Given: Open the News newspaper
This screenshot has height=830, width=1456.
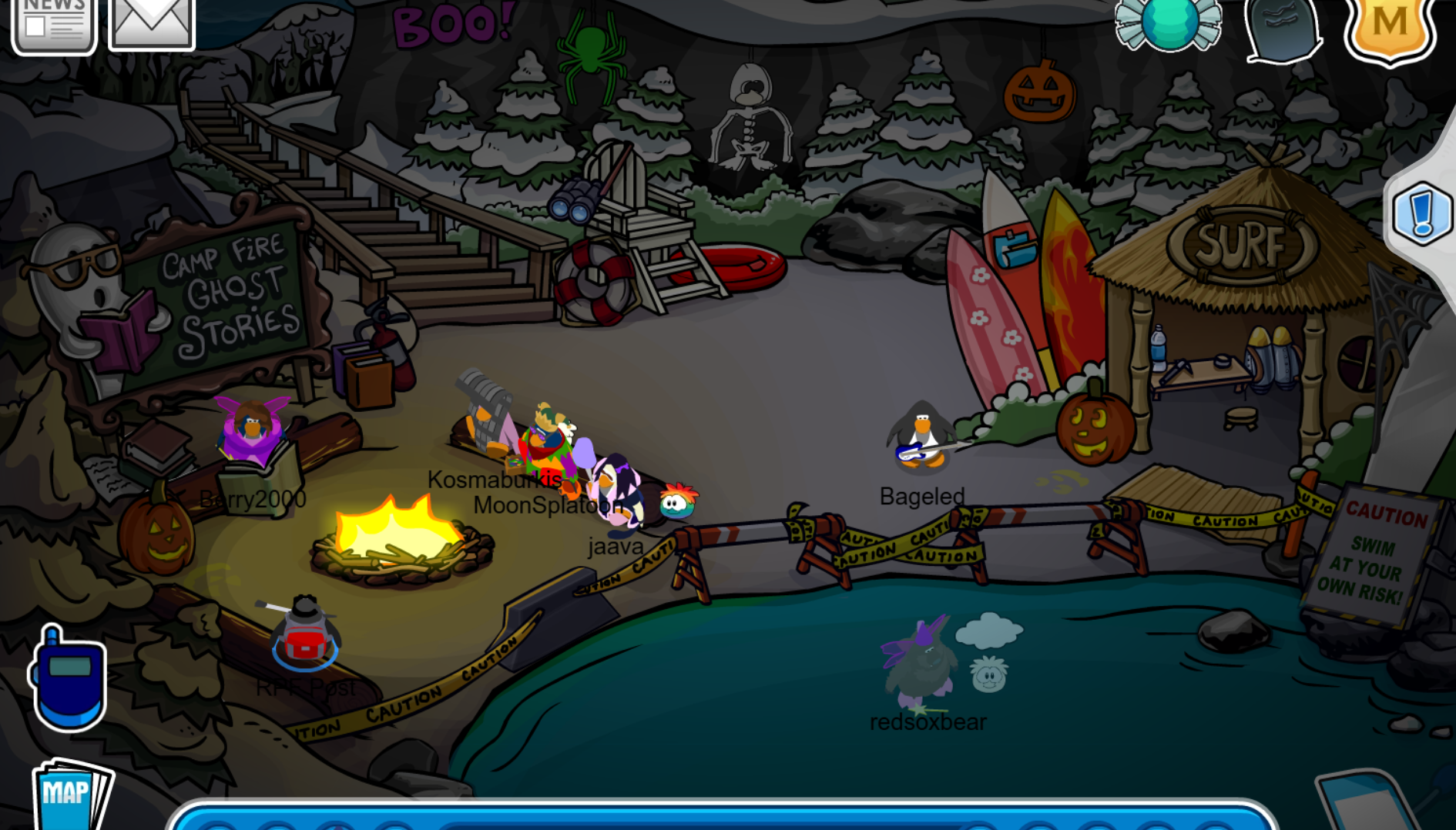Looking at the screenshot, I should pos(54,23).
